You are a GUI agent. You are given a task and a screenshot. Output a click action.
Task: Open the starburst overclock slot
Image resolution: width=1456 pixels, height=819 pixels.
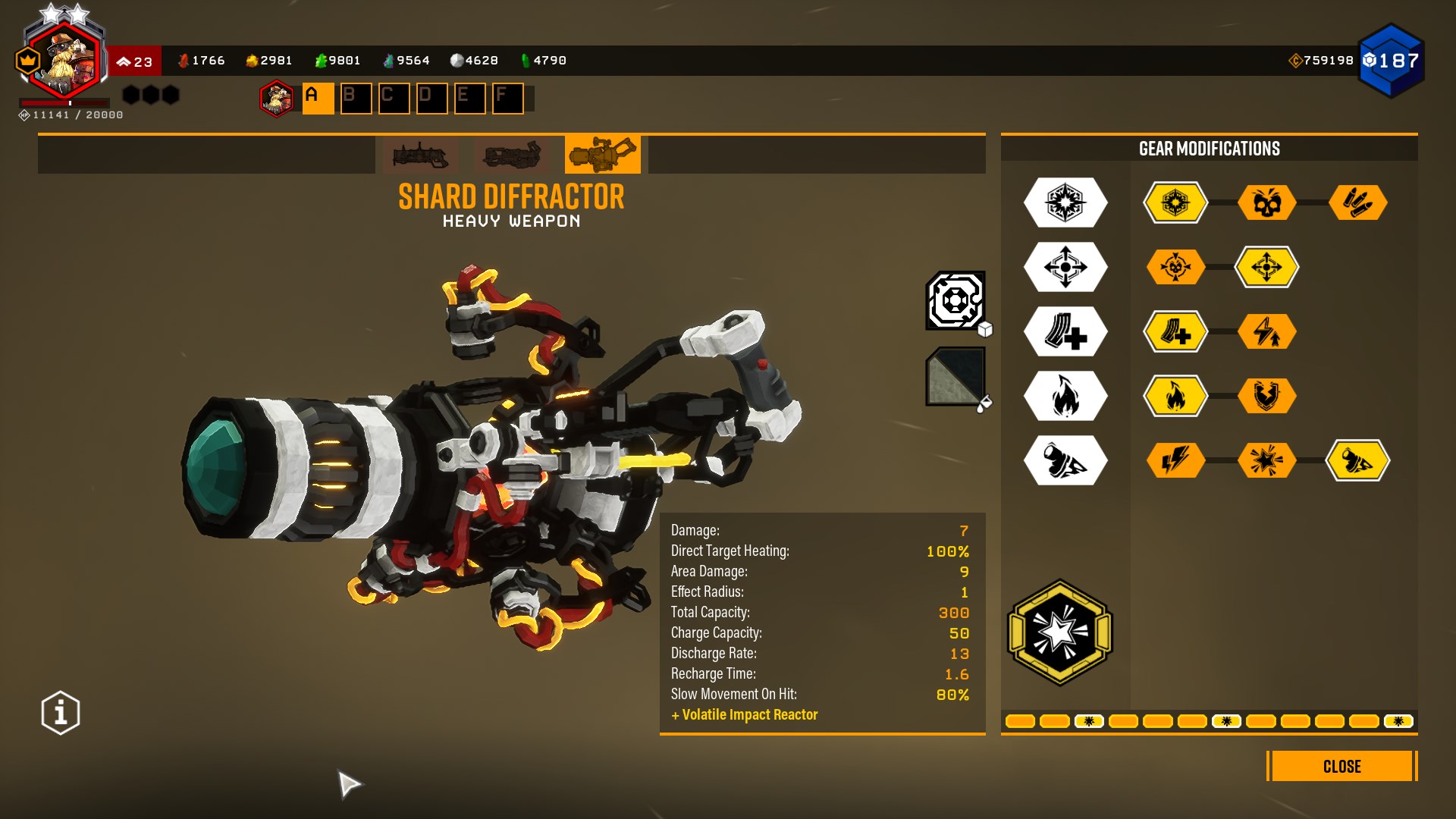pyautogui.click(x=1059, y=632)
